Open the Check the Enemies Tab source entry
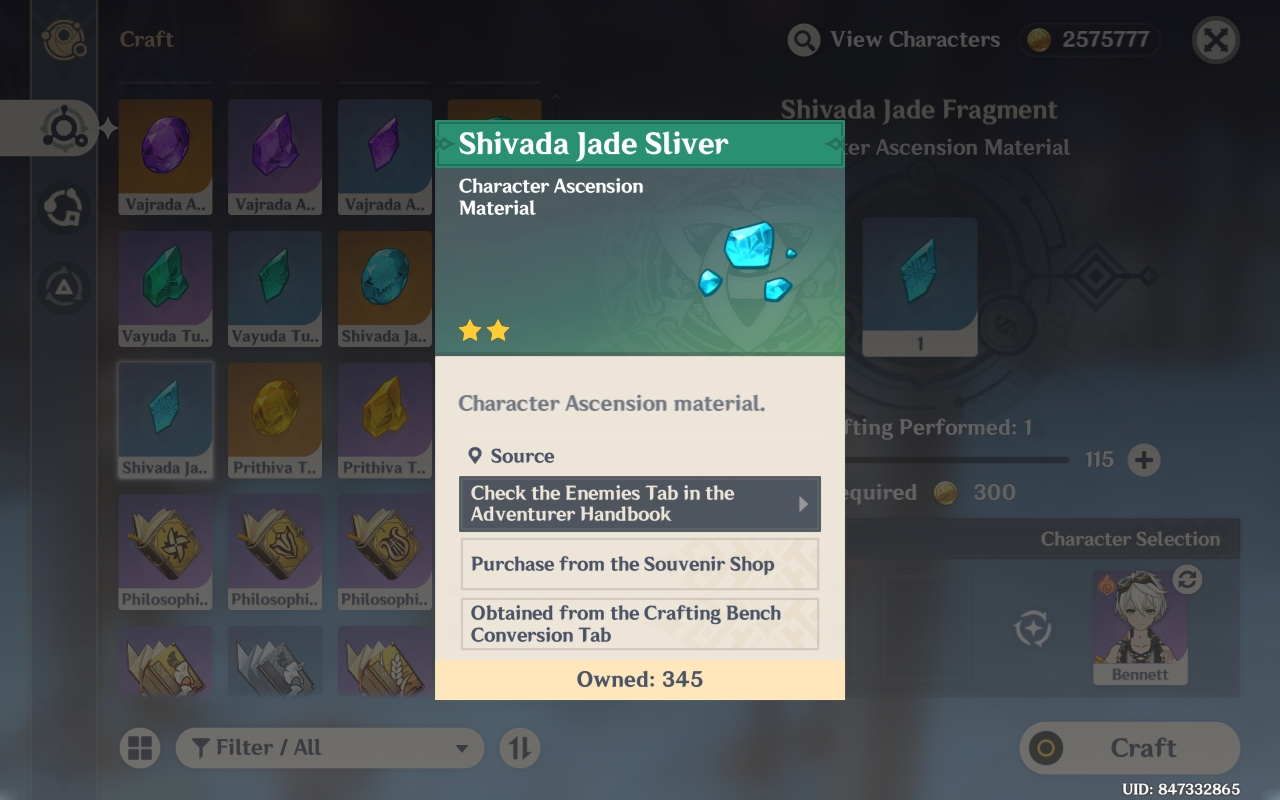 pyautogui.click(x=639, y=503)
